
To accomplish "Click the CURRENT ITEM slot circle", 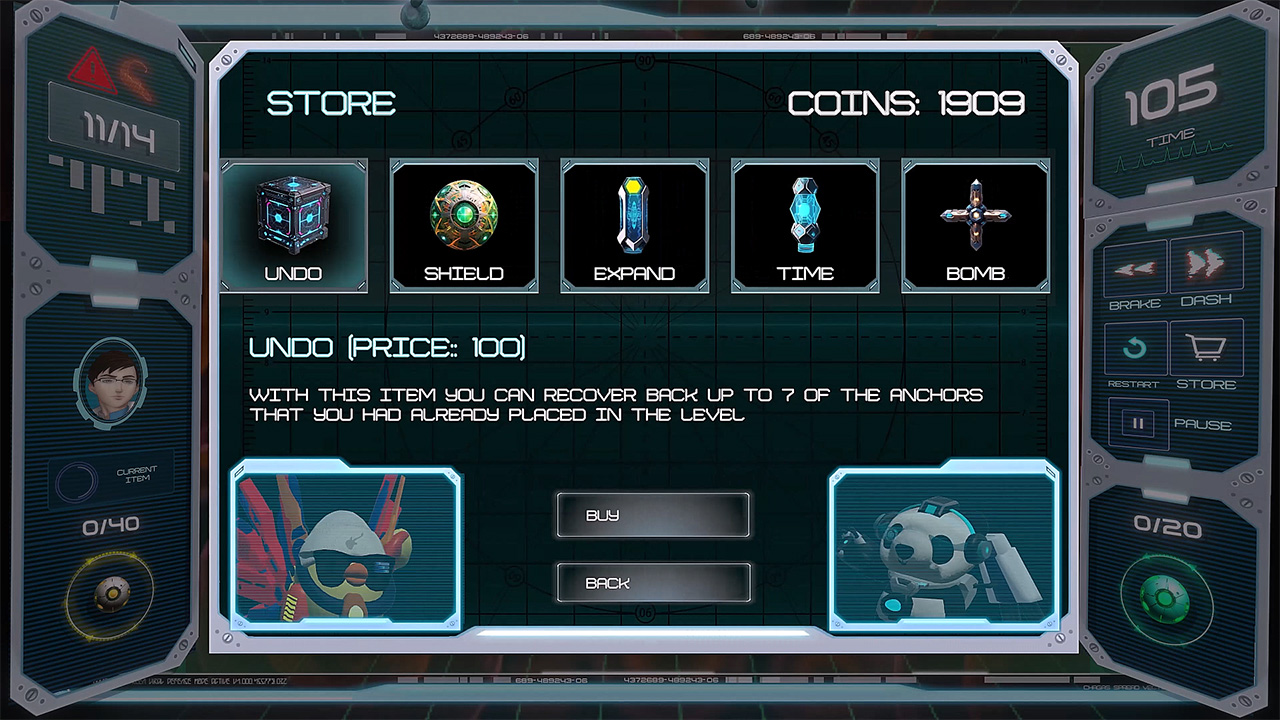I will pos(76,481).
